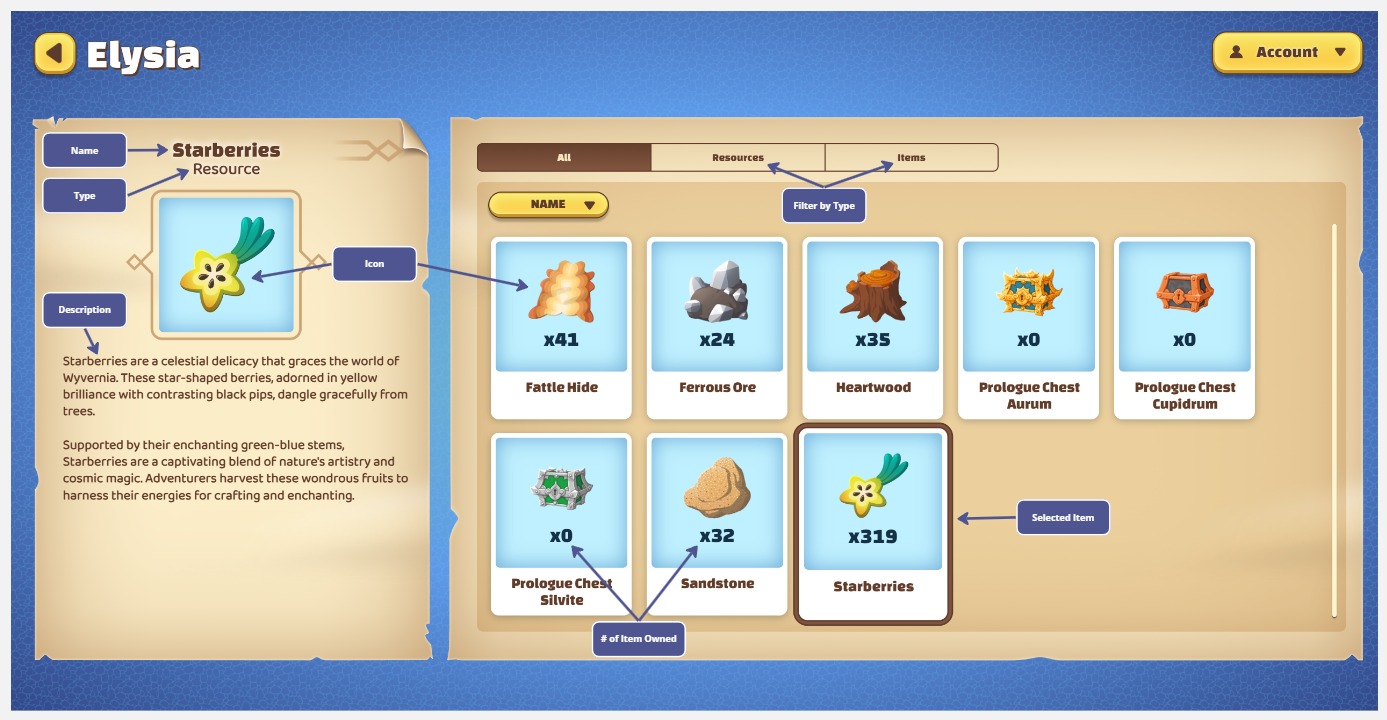
Task: Select the Heartwood stump card
Action: point(872,326)
